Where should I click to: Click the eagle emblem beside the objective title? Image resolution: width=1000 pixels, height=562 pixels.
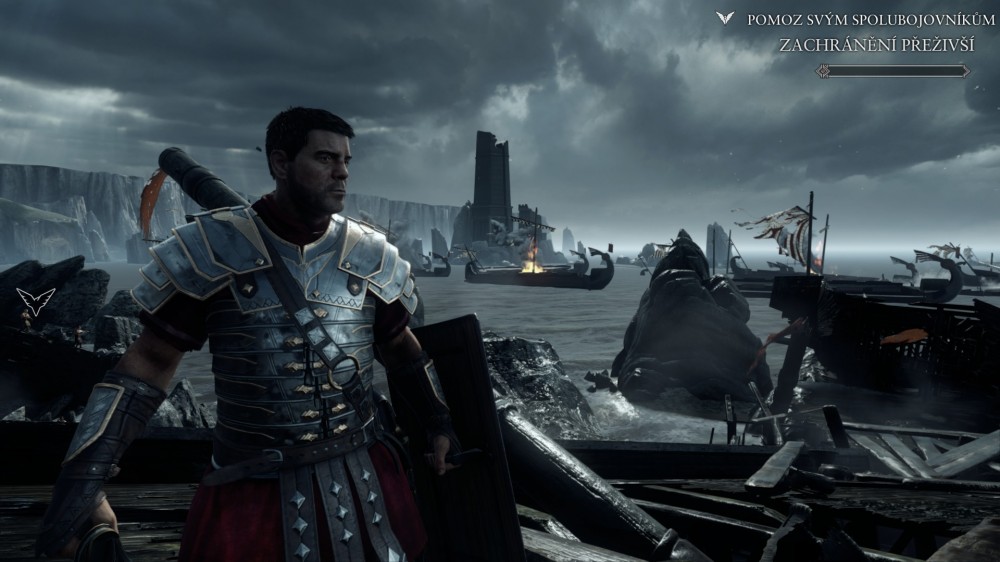pos(725,18)
